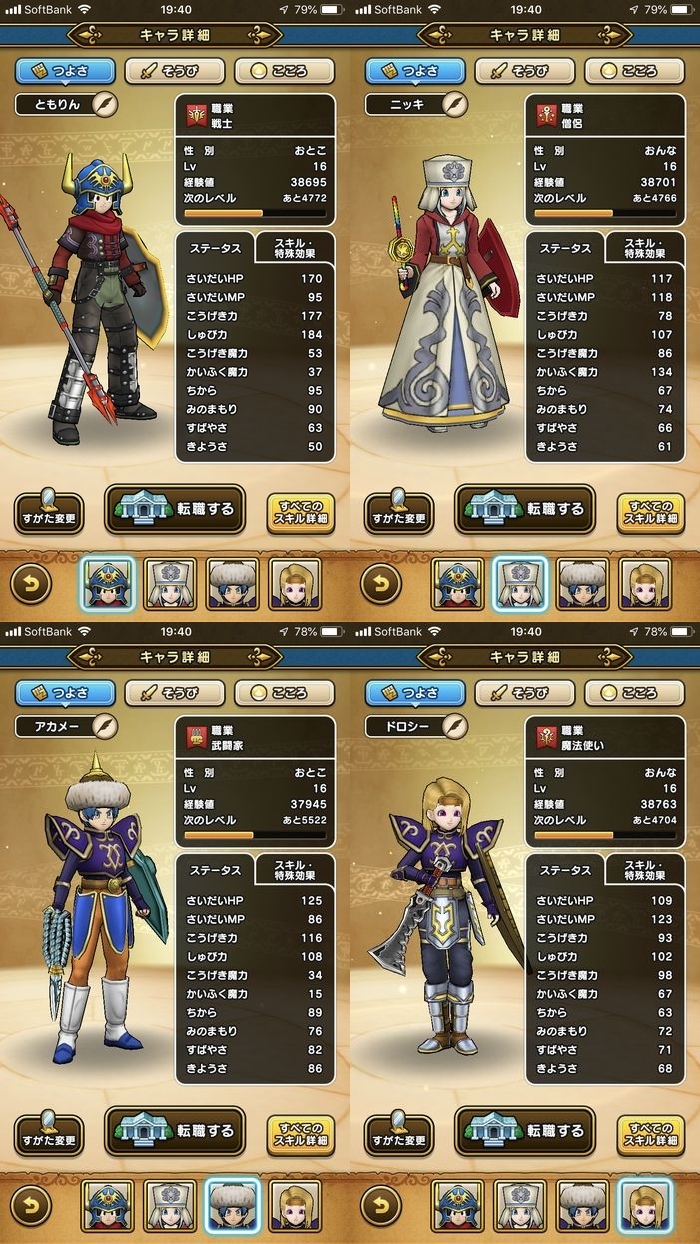This screenshot has height=1244, width=700.
Task: Change ニッキ's job with 転職する
Action: (525, 510)
